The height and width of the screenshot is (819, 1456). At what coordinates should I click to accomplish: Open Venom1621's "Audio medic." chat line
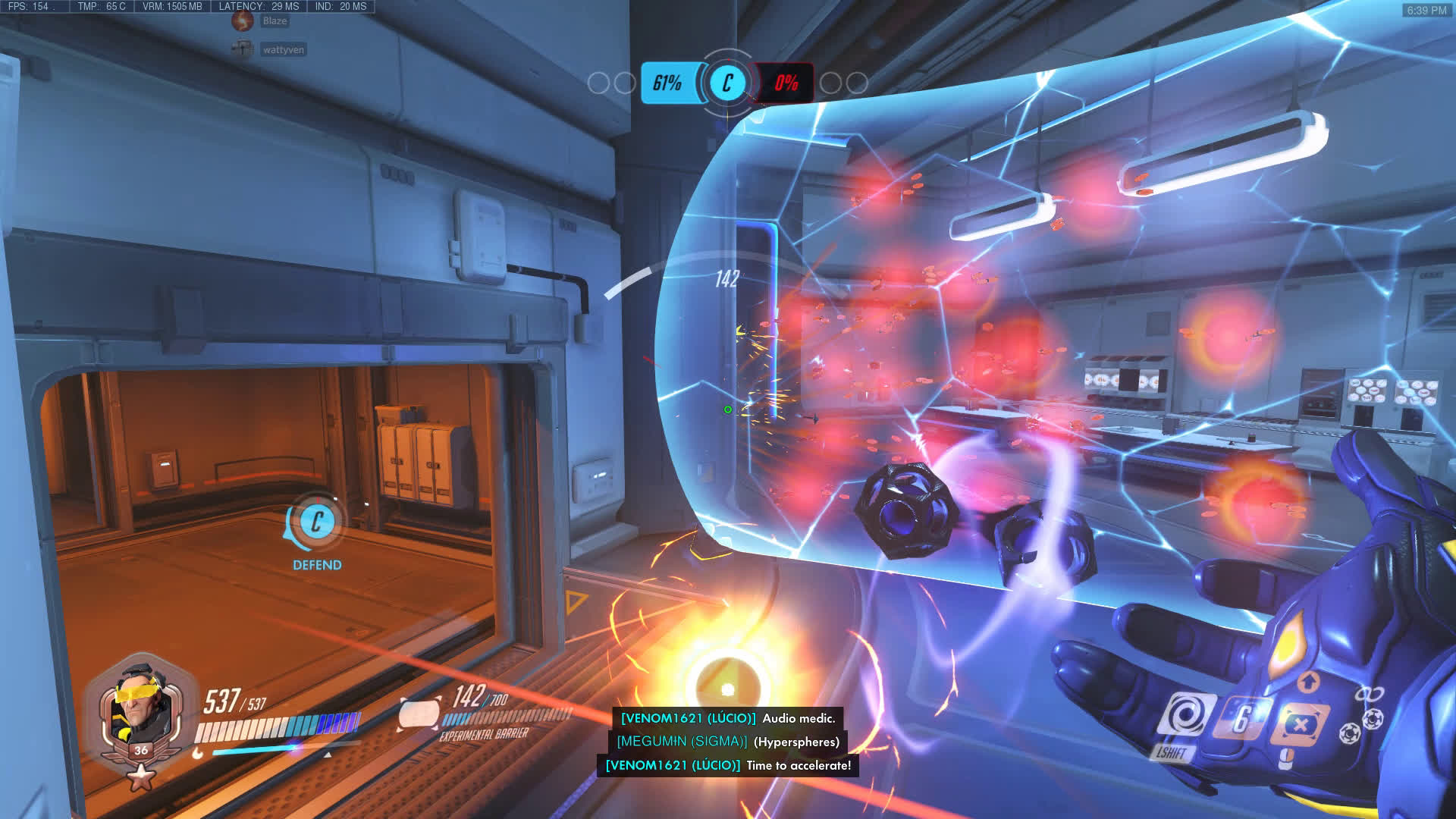coord(728,718)
